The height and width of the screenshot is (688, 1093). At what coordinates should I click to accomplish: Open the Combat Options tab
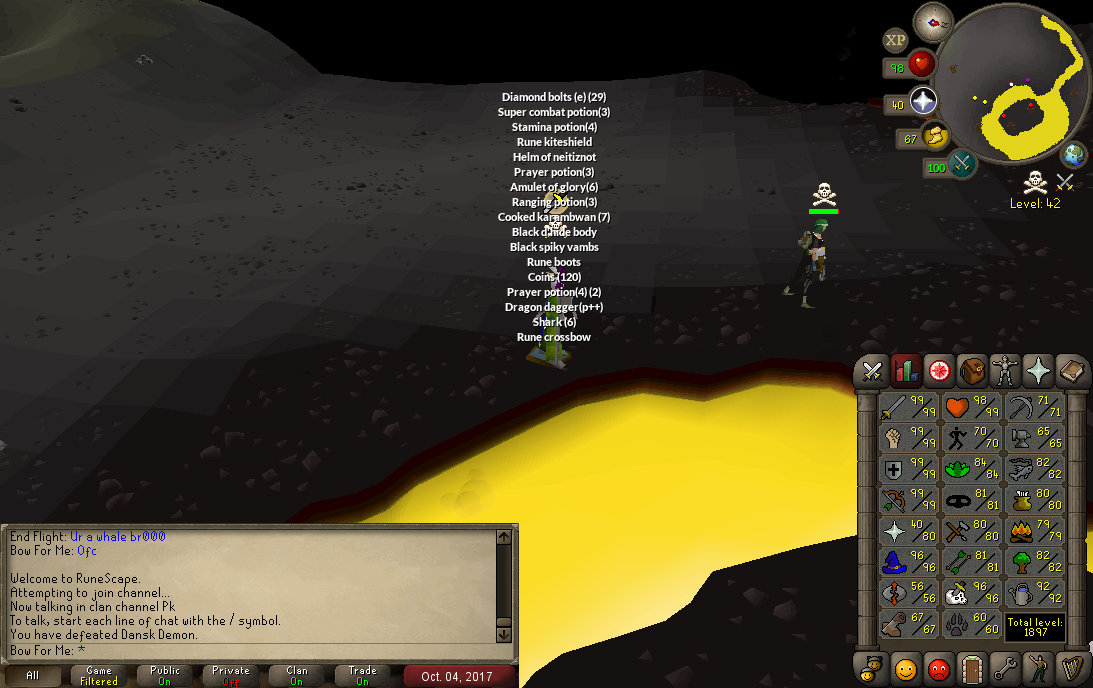872,371
